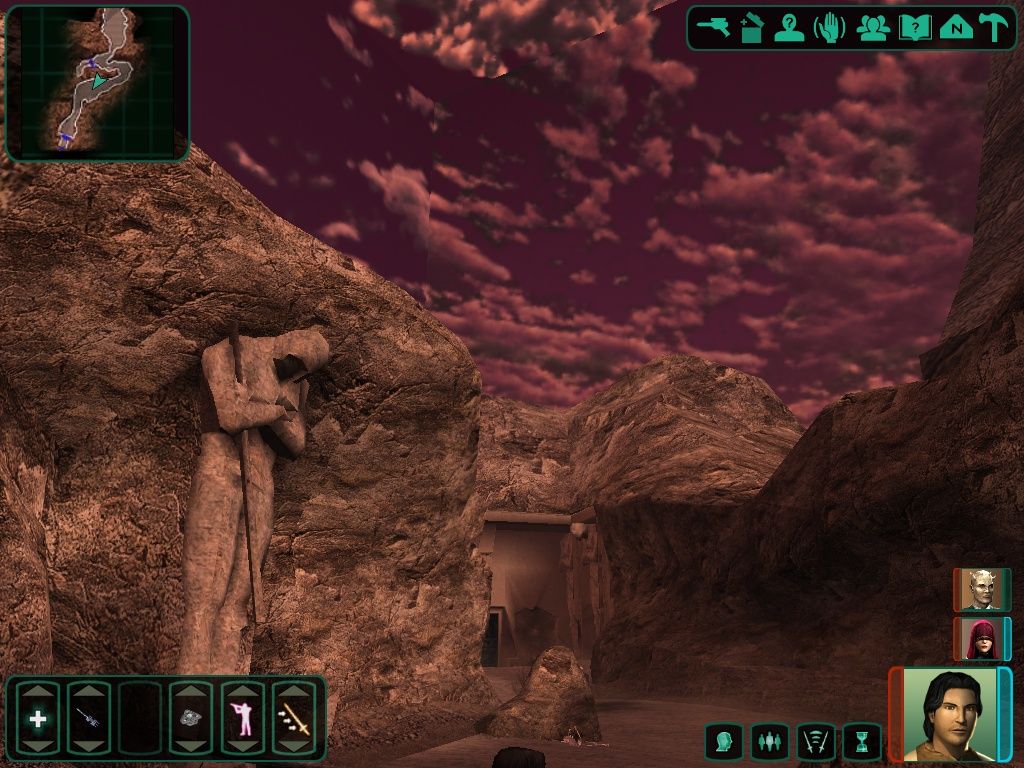Open the Equipment screen via blaster icon
The height and width of the screenshot is (768, 1024).
pos(713,27)
